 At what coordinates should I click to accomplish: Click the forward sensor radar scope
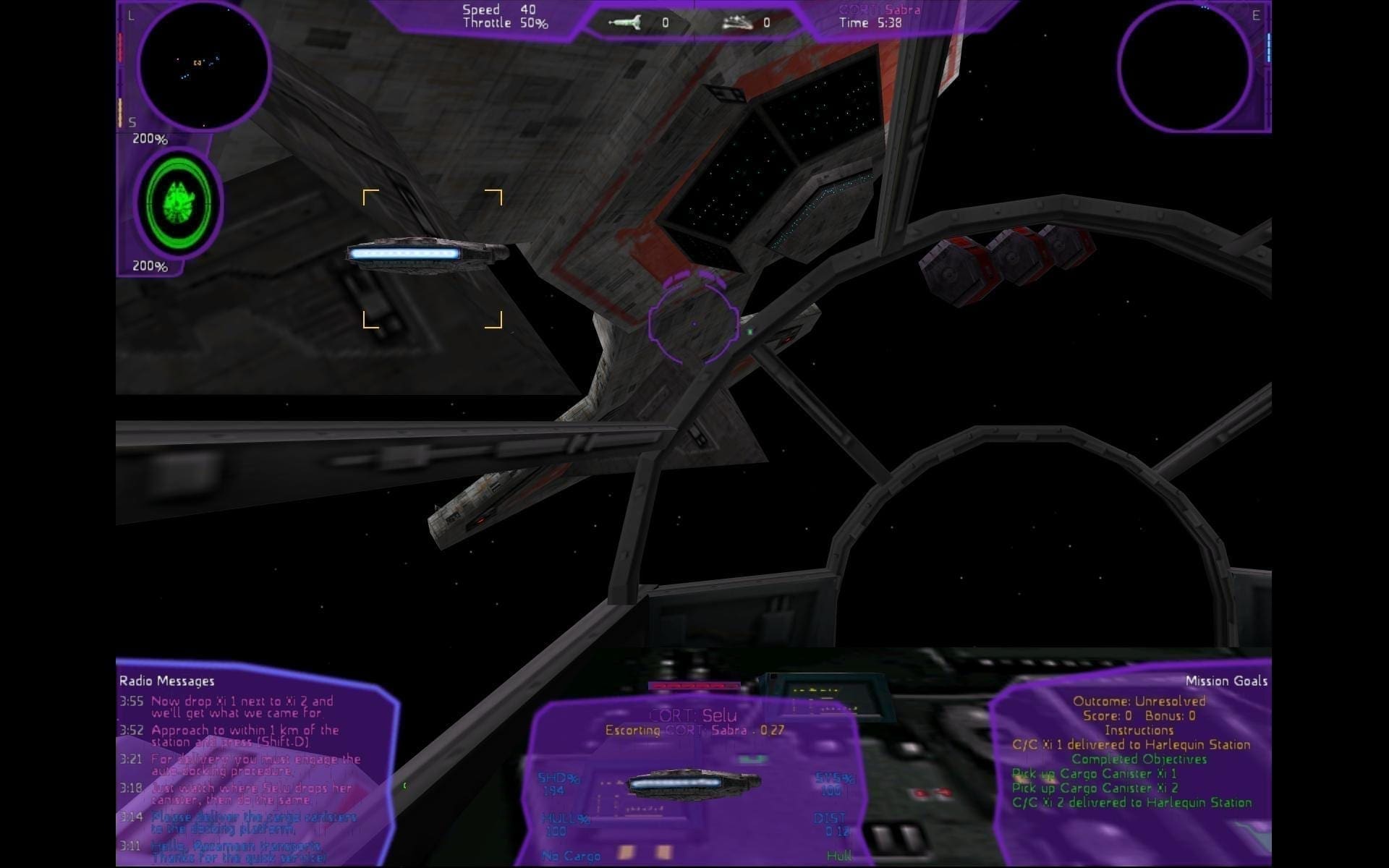[203, 66]
